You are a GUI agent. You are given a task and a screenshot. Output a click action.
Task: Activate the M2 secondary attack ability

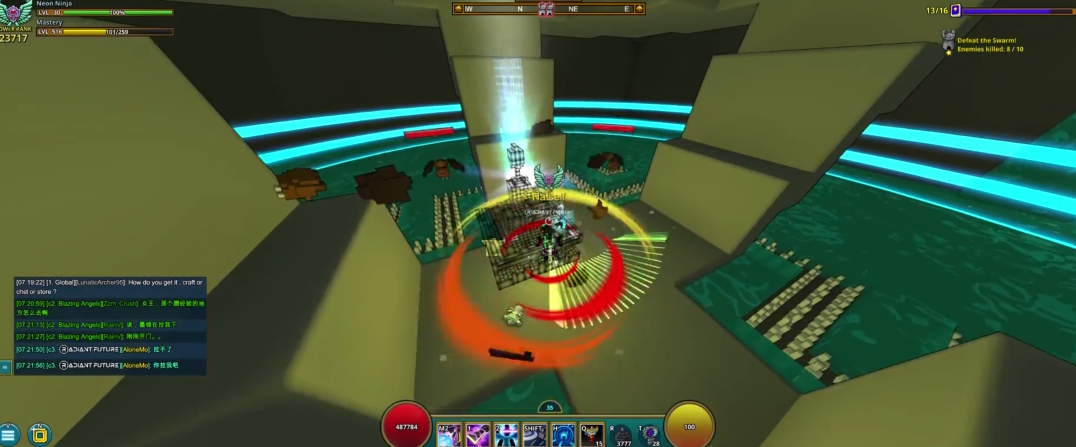point(448,435)
